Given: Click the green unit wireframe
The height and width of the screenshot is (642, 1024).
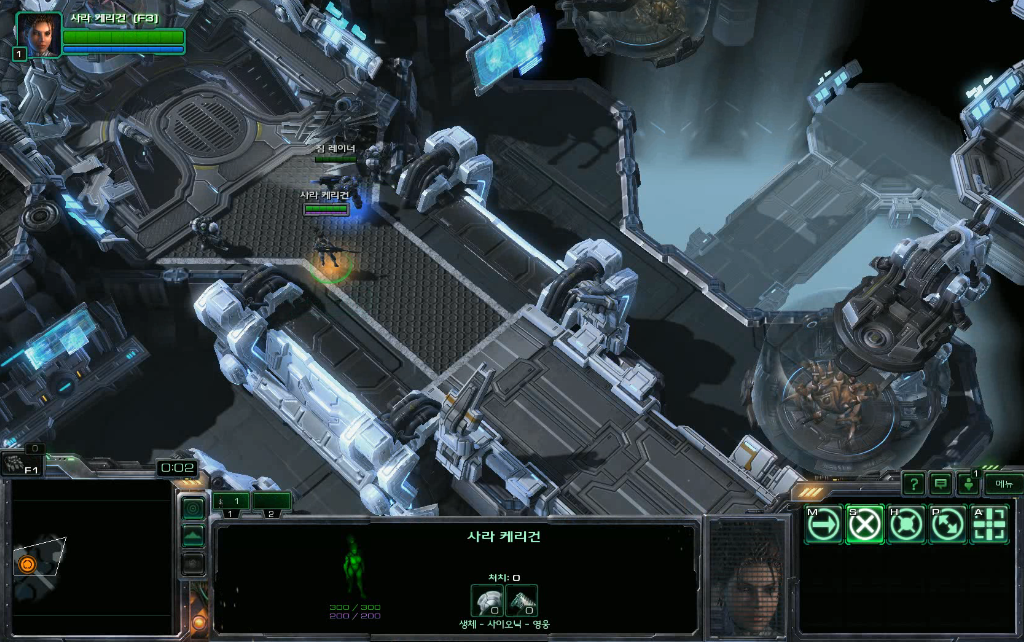Looking at the screenshot, I should tap(355, 566).
